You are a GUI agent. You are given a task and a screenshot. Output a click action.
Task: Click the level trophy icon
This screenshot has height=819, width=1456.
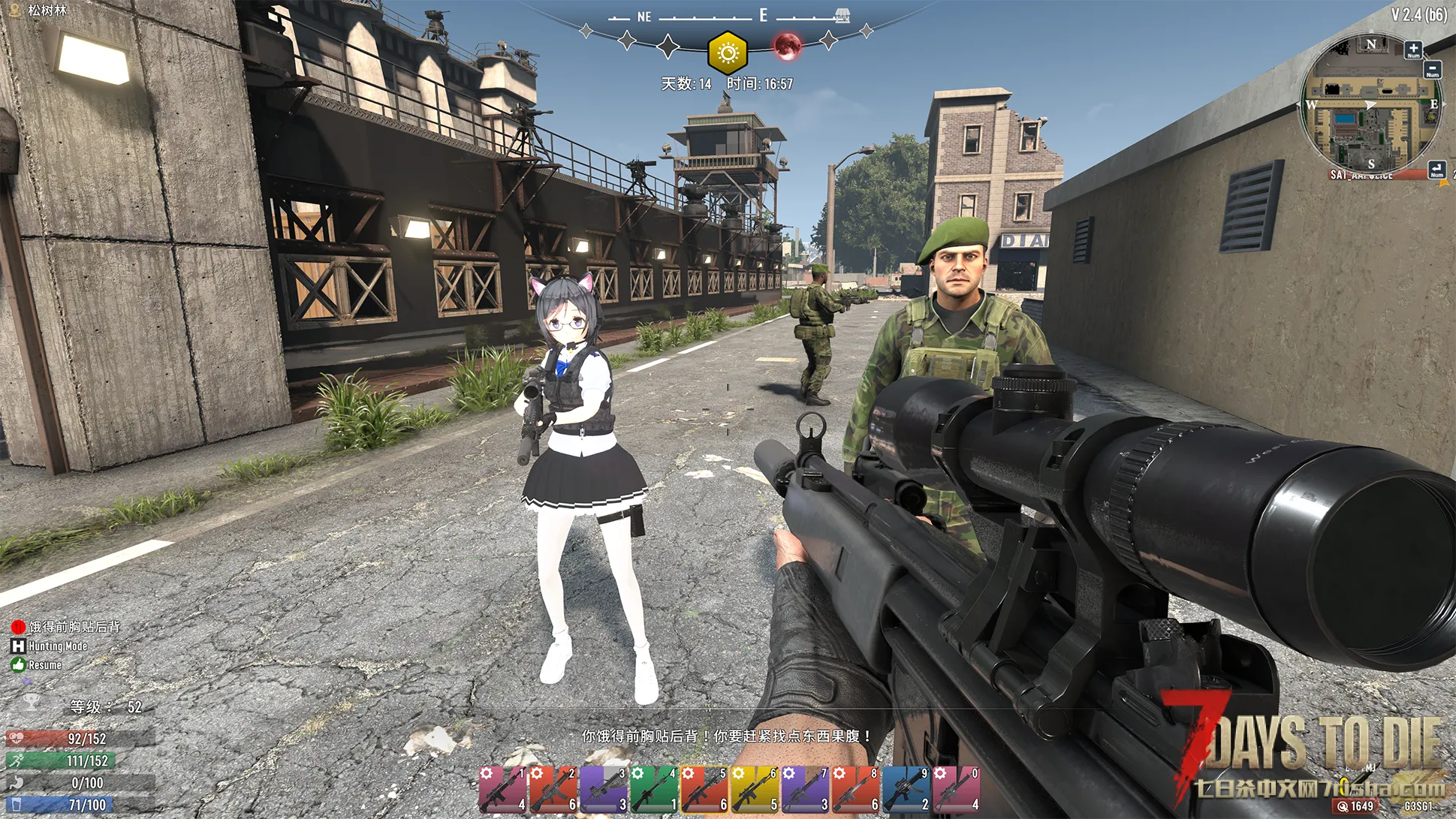(31, 702)
